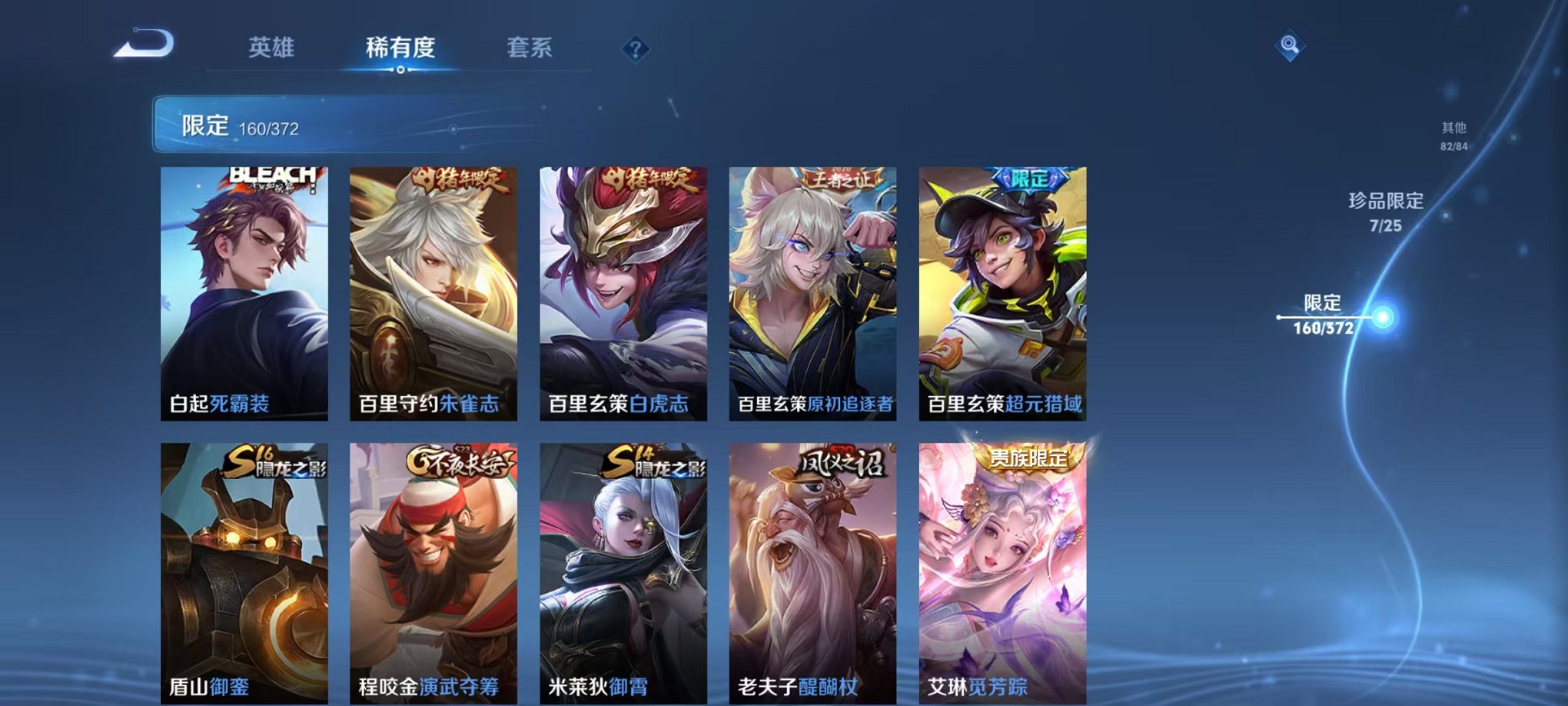1568x706 pixels.
Task: Re-select the 稀有度 tab
Action: pyautogui.click(x=402, y=46)
